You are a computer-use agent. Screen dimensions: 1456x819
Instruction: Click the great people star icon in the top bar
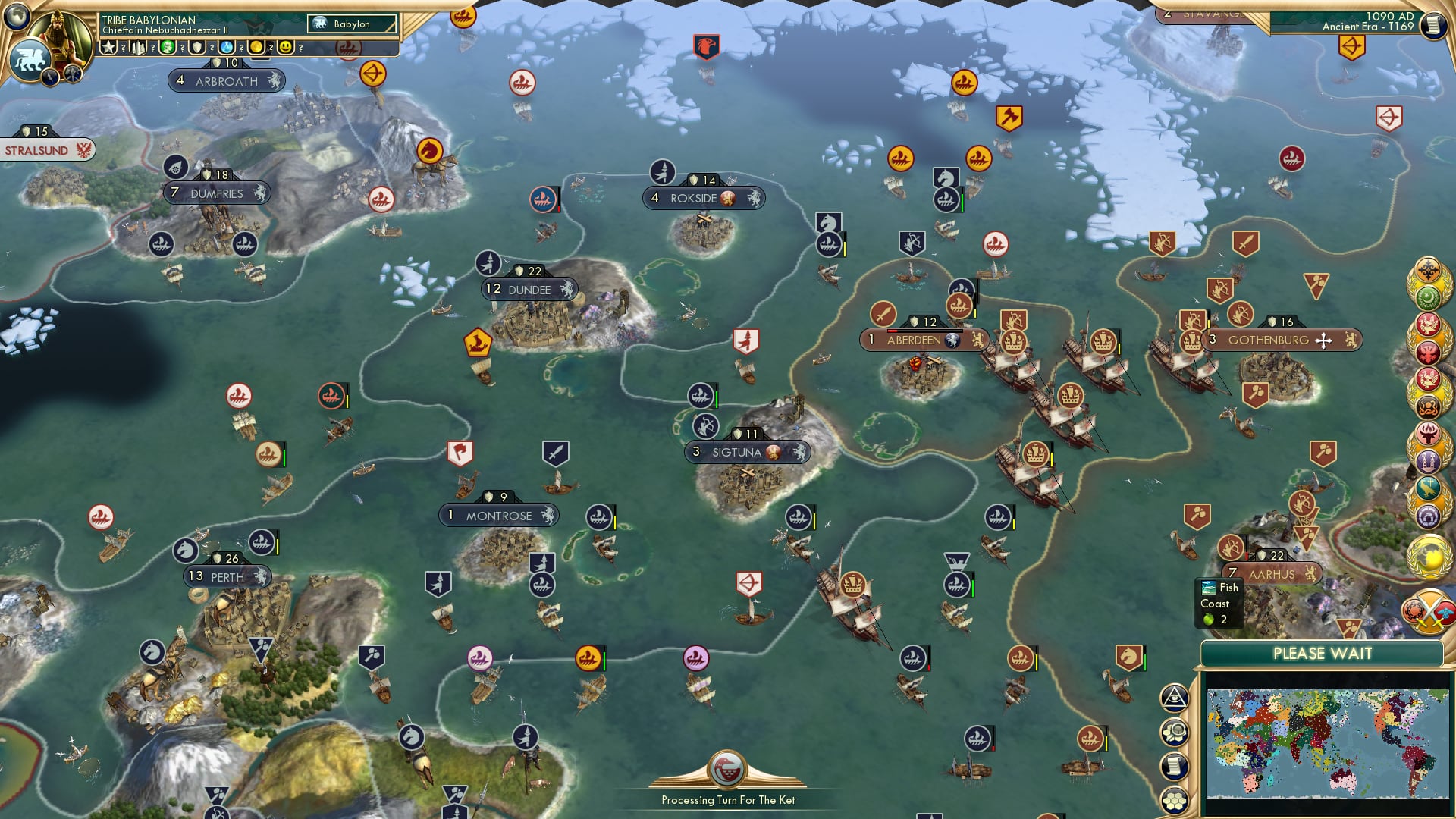click(x=108, y=47)
